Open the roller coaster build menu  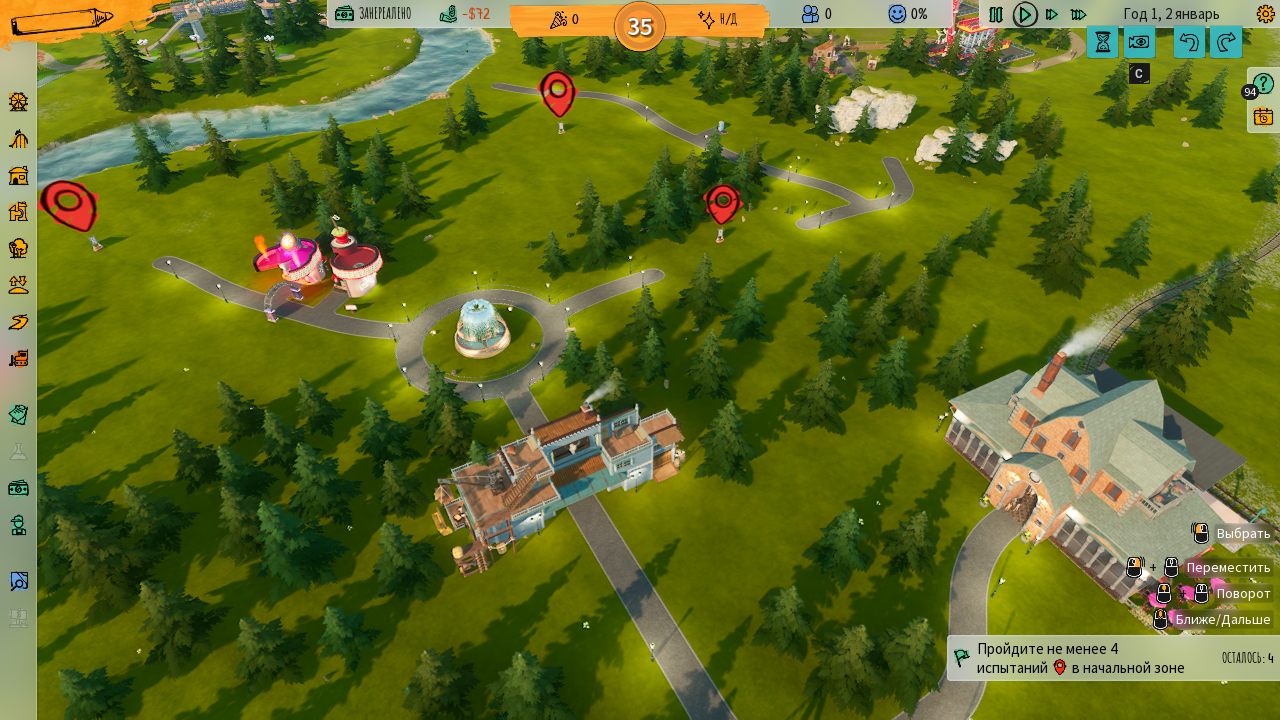click(18, 138)
